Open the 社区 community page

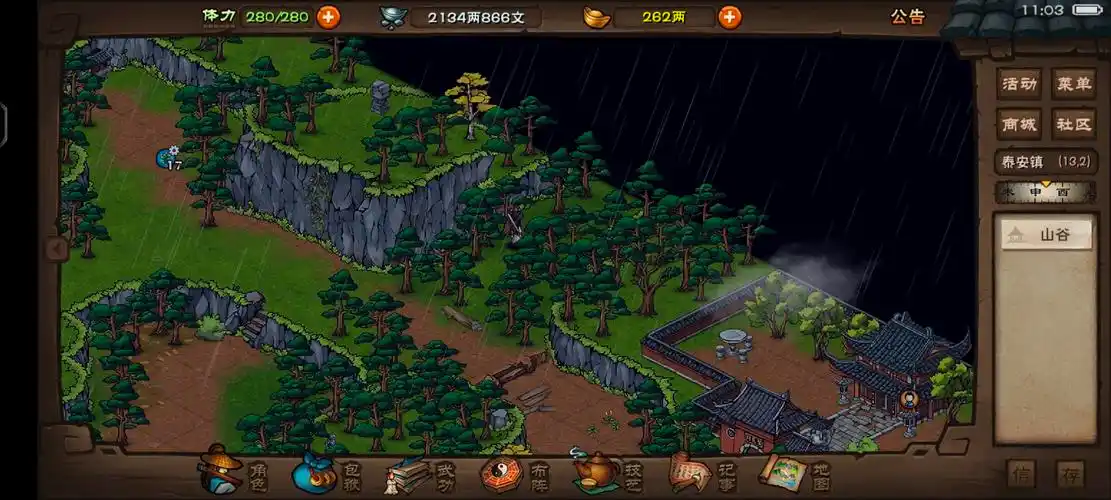point(1073,124)
